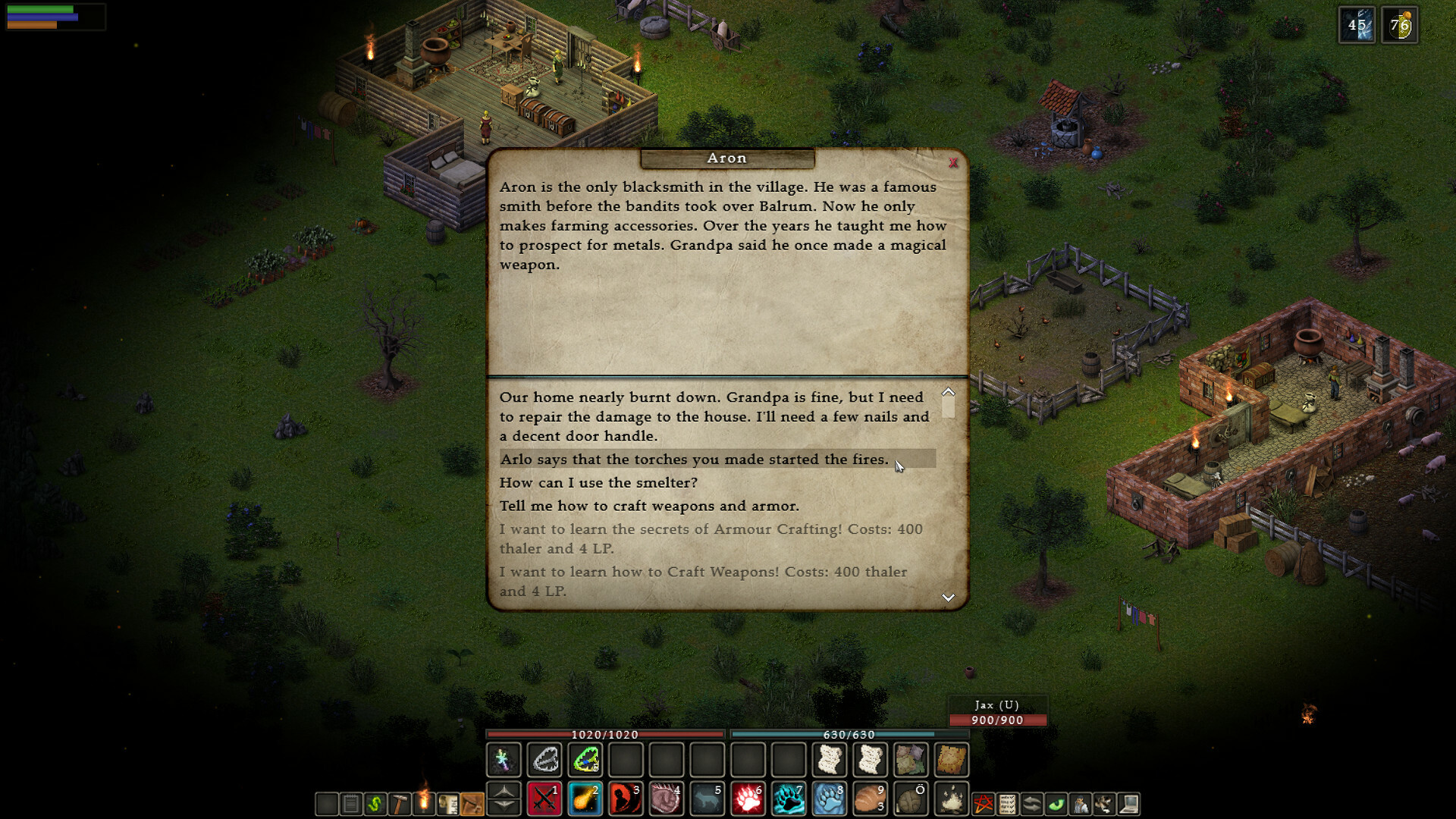Cast the fireball spell in slot 2
1456x819 pixels.
coord(585,802)
